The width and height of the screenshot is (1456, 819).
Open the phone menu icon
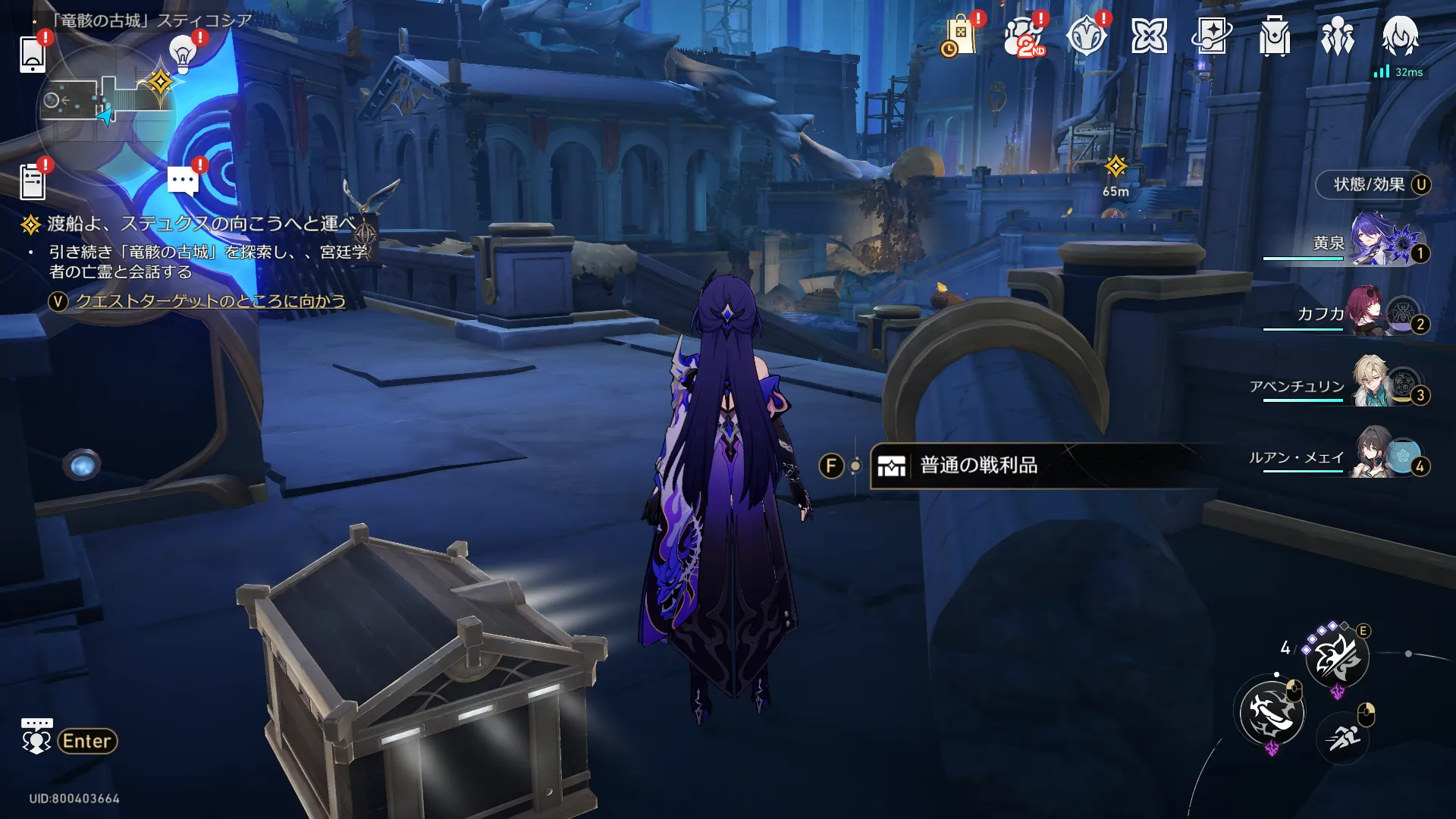point(32,54)
